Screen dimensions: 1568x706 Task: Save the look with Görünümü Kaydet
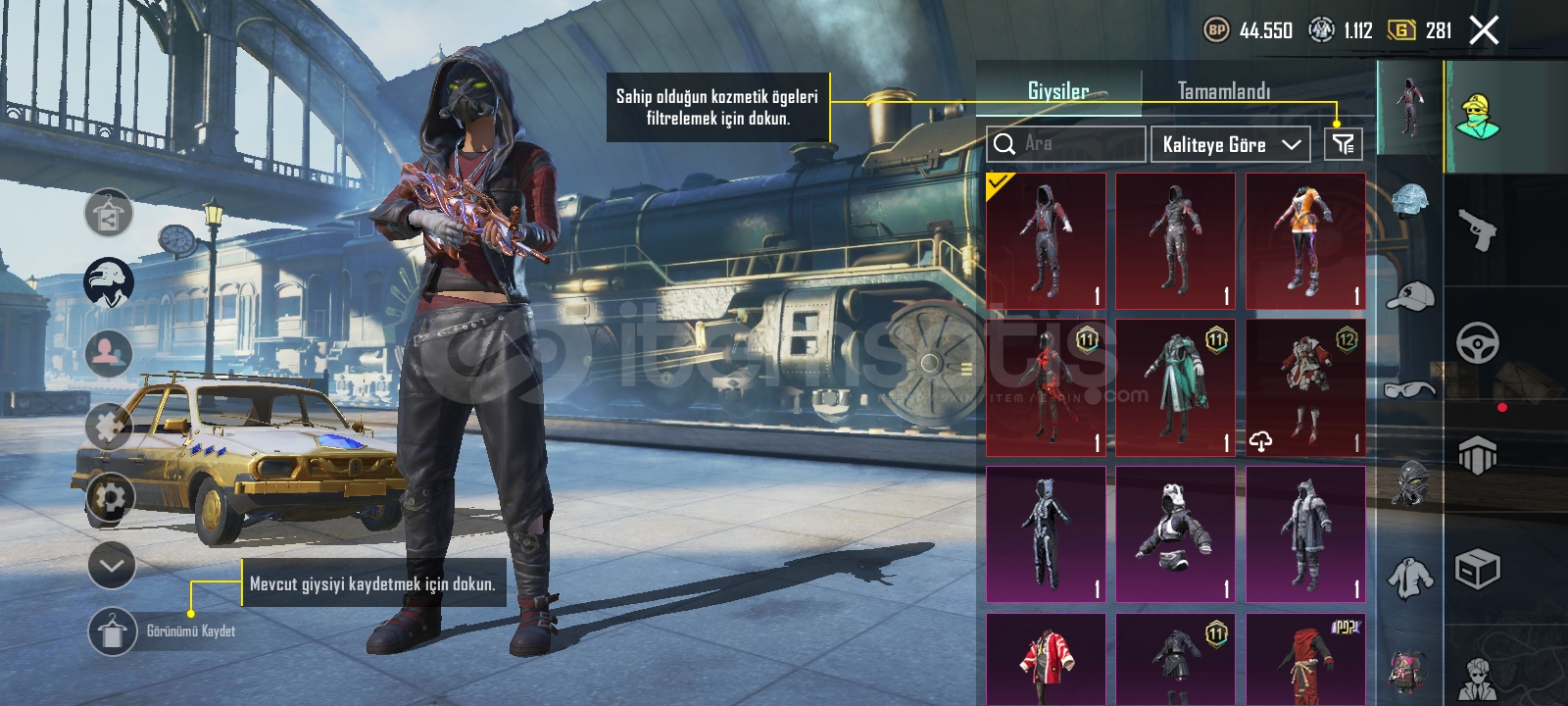click(113, 630)
